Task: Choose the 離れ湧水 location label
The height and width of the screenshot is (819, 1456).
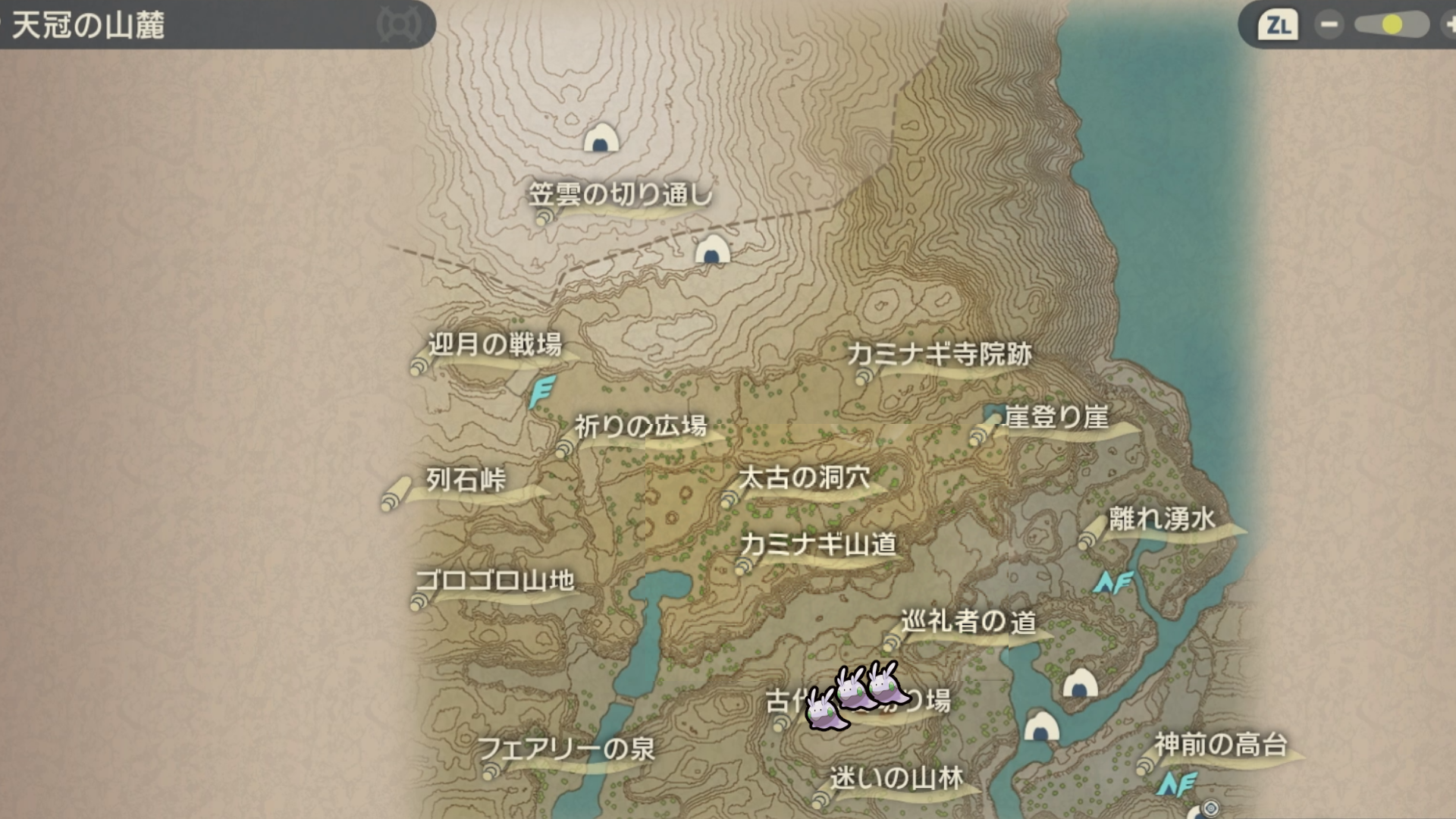Action: coord(1162,519)
